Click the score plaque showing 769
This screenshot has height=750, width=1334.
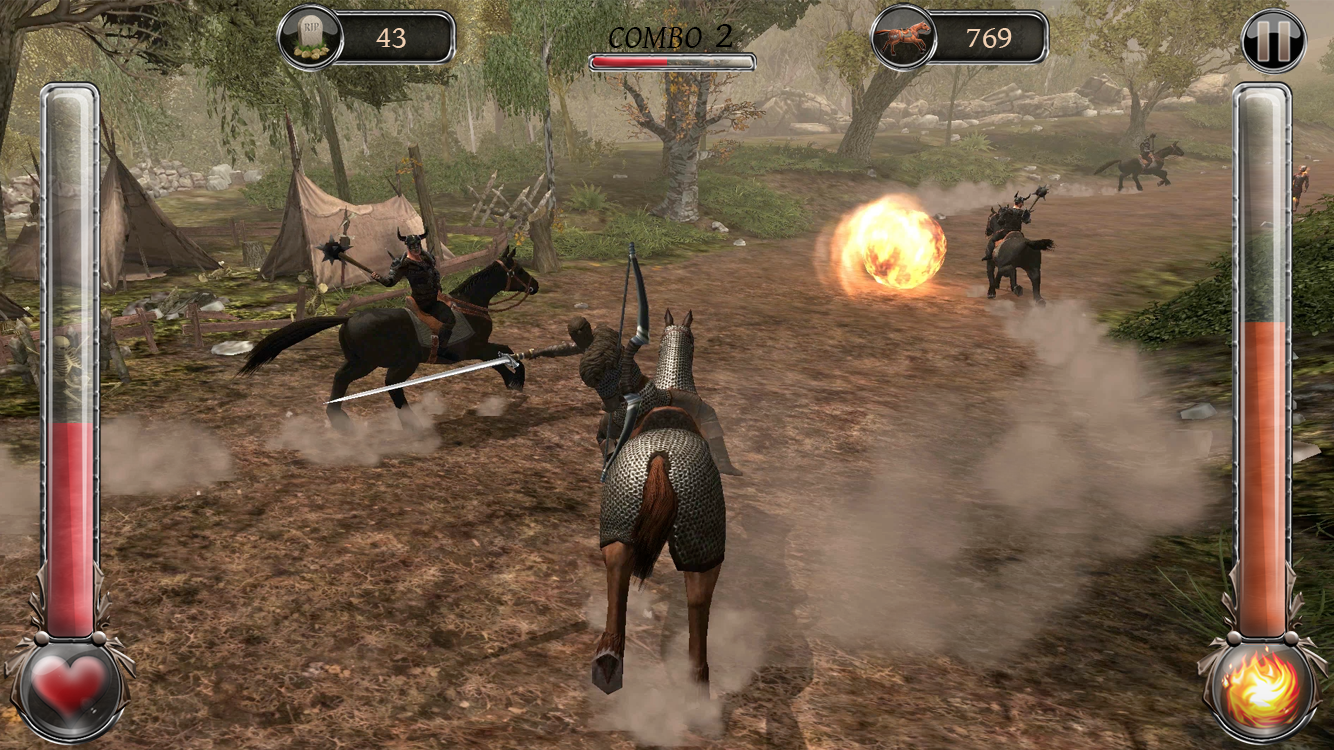pyautogui.click(x=990, y=38)
